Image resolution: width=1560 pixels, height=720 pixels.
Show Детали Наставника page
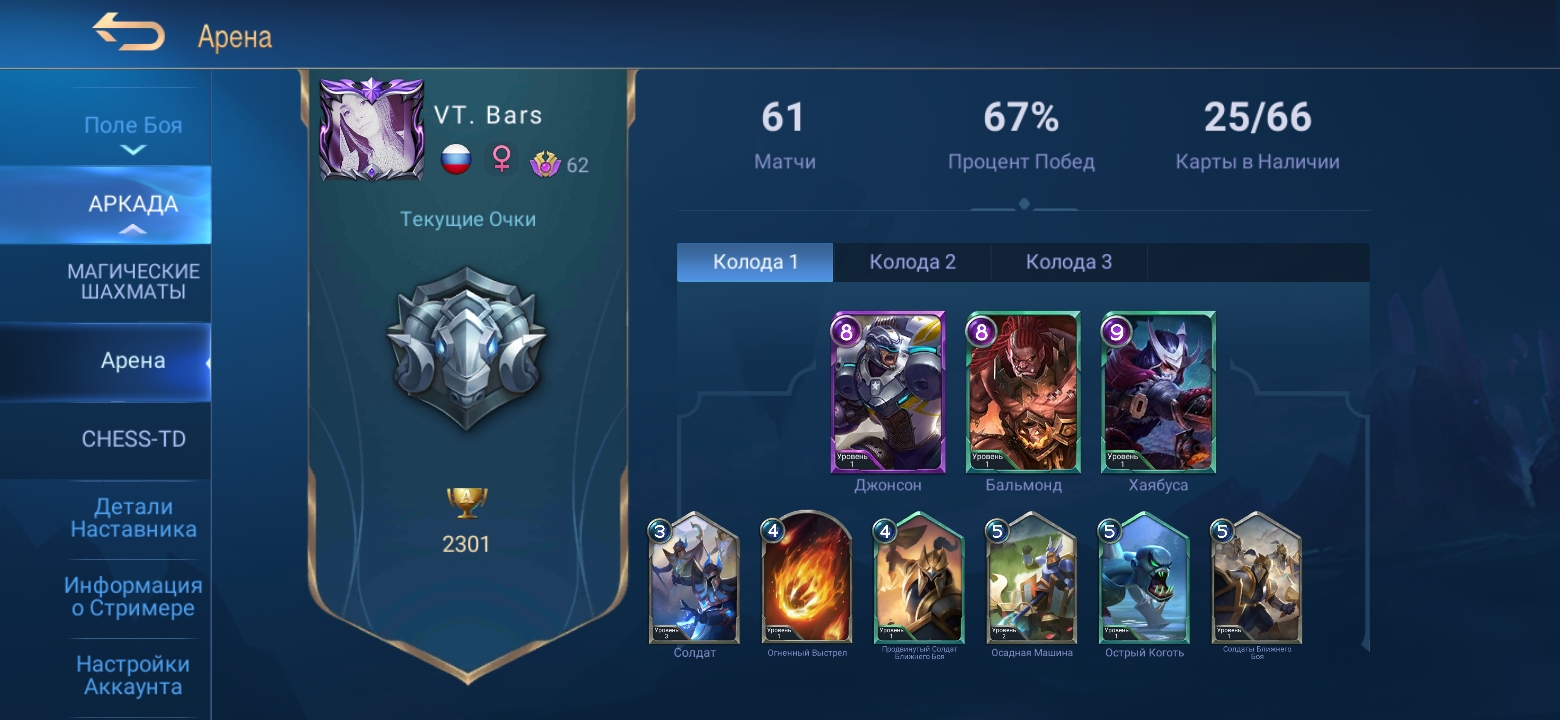[132, 518]
